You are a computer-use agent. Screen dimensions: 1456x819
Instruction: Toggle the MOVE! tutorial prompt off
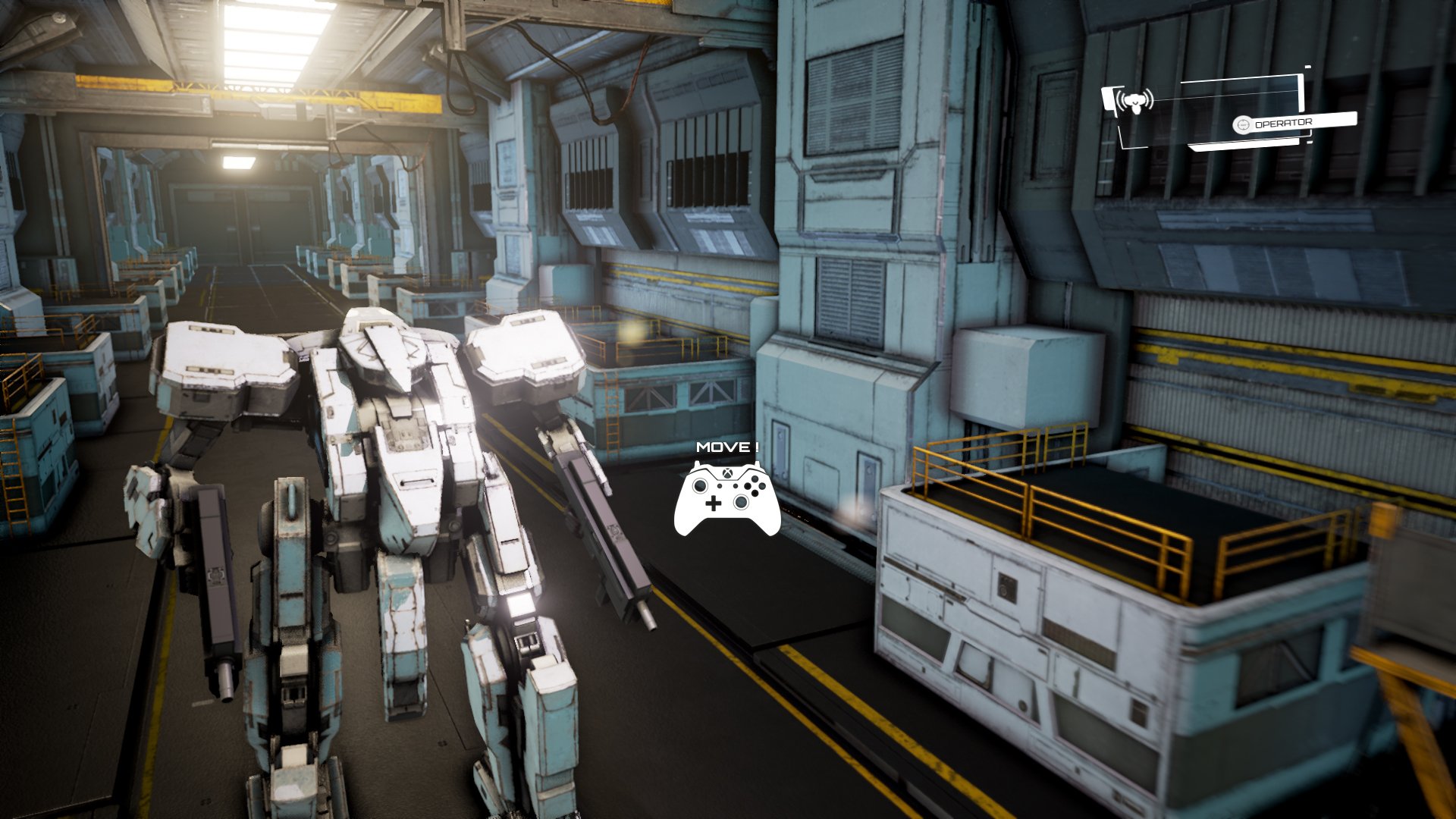point(726,447)
